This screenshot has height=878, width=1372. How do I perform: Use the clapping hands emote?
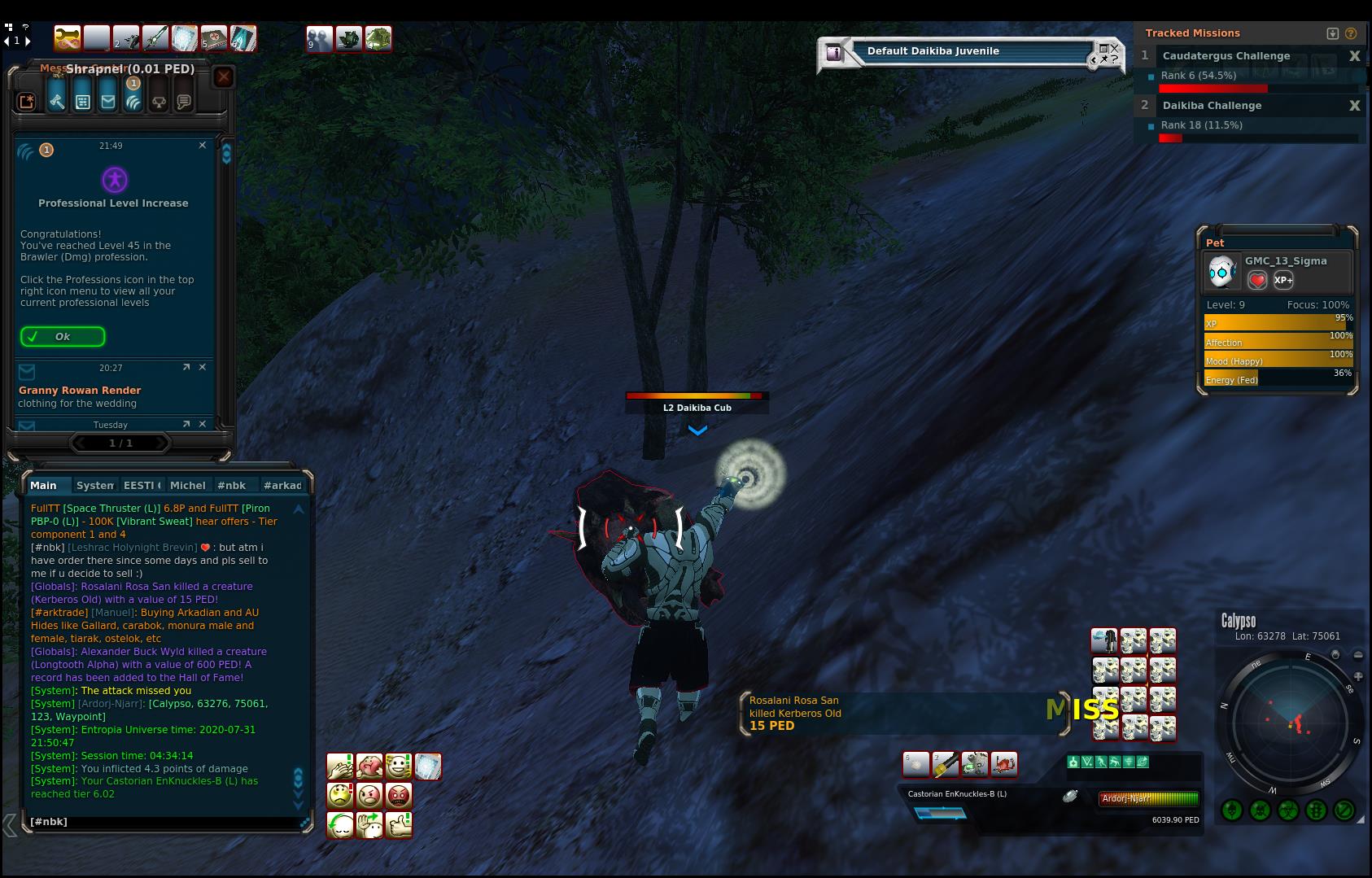pyautogui.click(x=340, y=767)
